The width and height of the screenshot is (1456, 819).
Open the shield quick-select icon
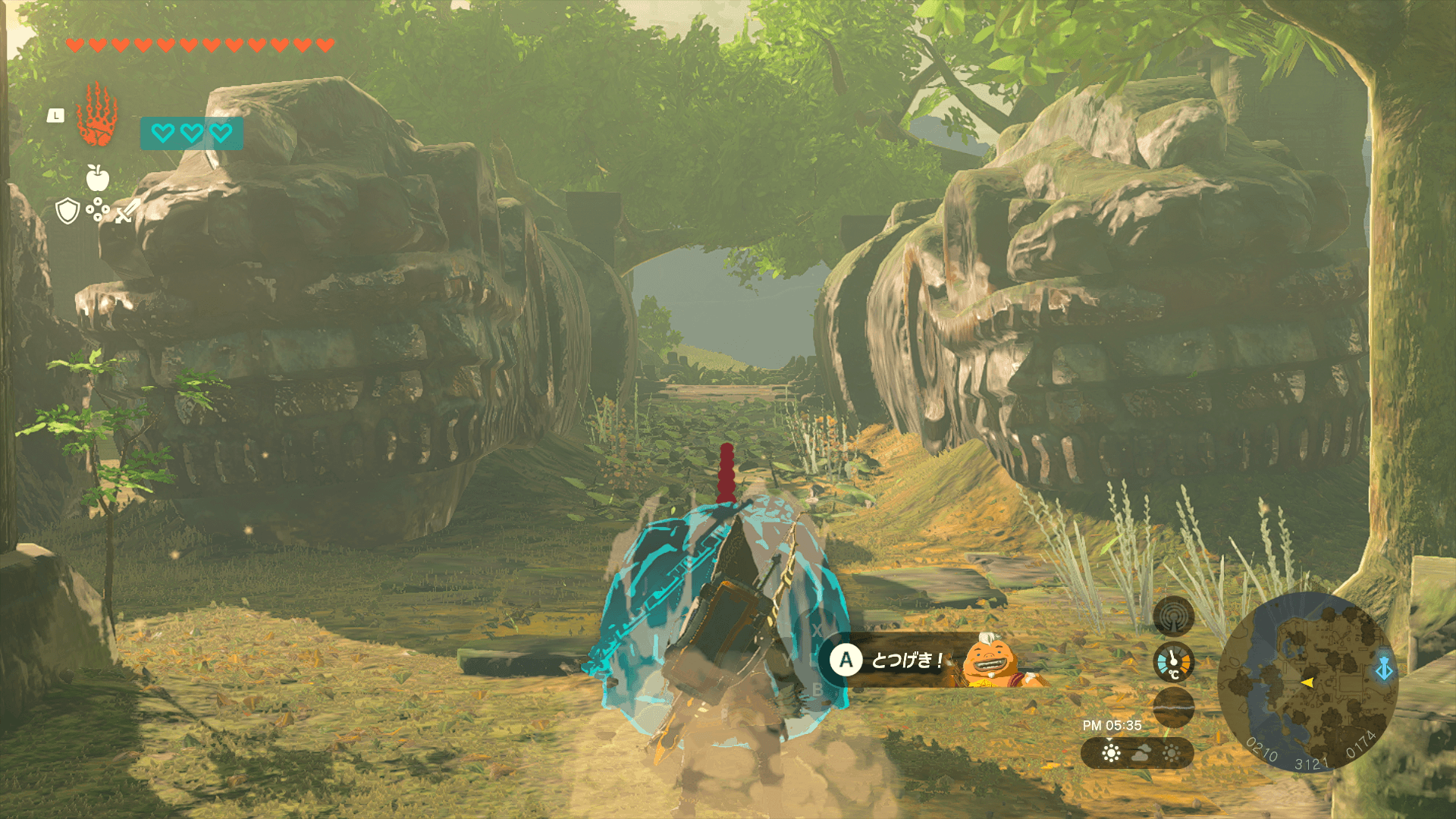pos(68,211)
